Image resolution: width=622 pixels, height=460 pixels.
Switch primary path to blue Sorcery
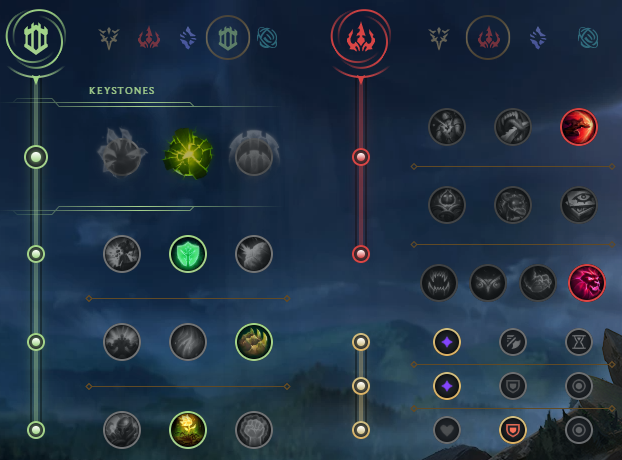[188, 38]
